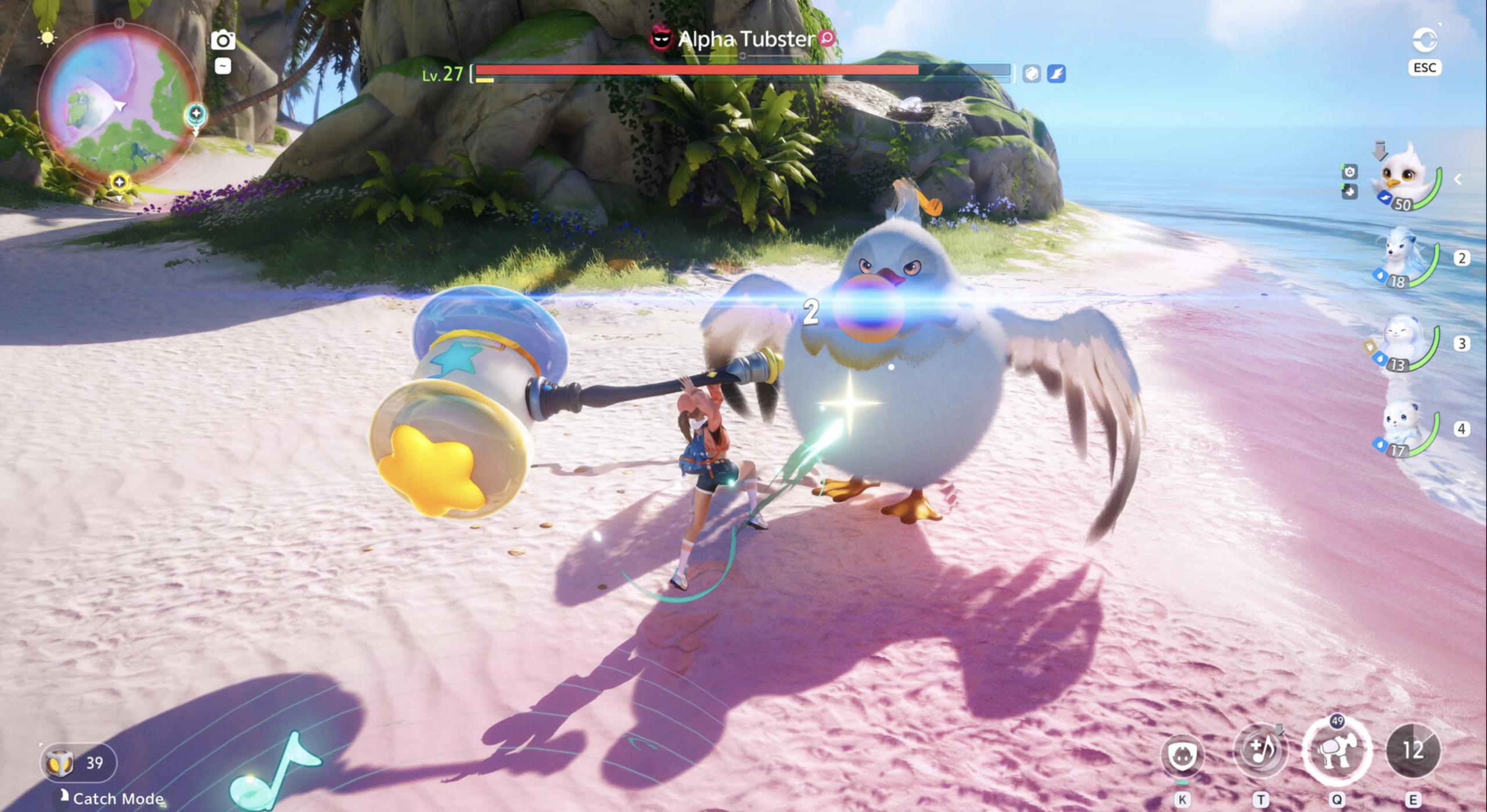Open the game menu with the ESC button
Screen dimensions: 1487x812
click(1425, 67)
